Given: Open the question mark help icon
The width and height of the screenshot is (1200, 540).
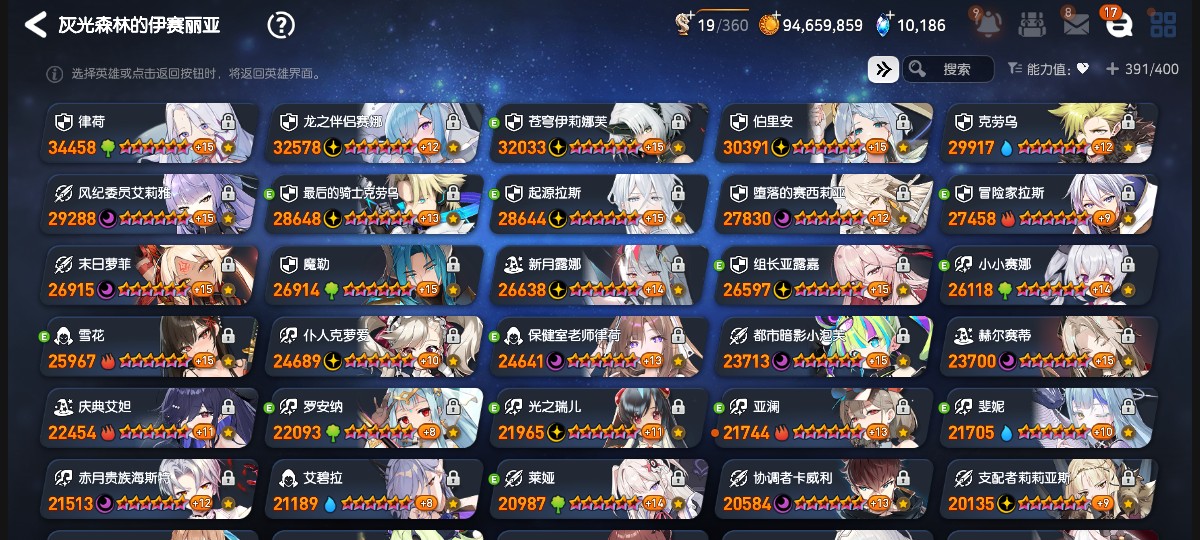Looking at the screenshot, I should (281, 25).
